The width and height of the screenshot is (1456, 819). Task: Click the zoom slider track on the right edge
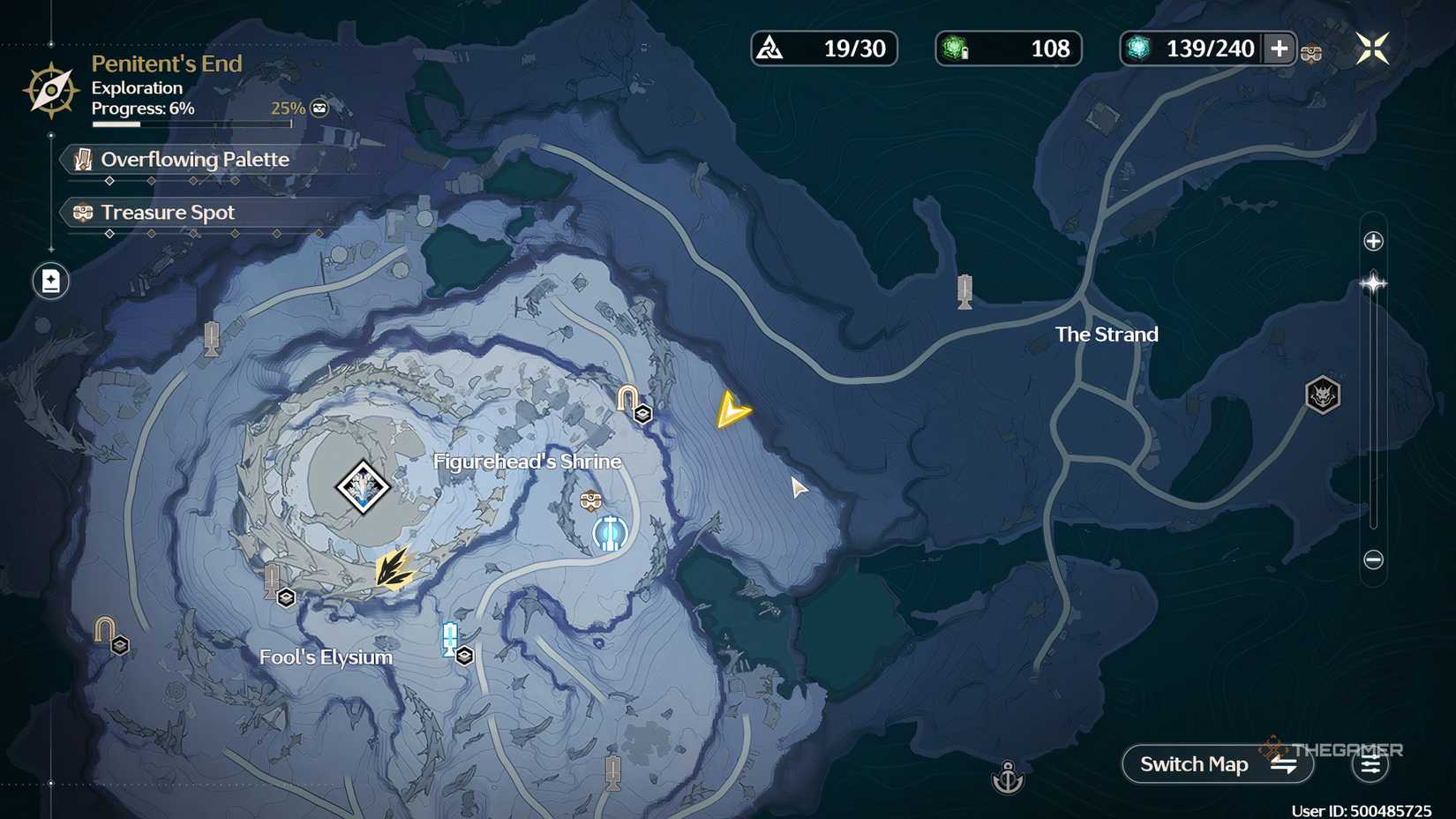point(1372,397)
